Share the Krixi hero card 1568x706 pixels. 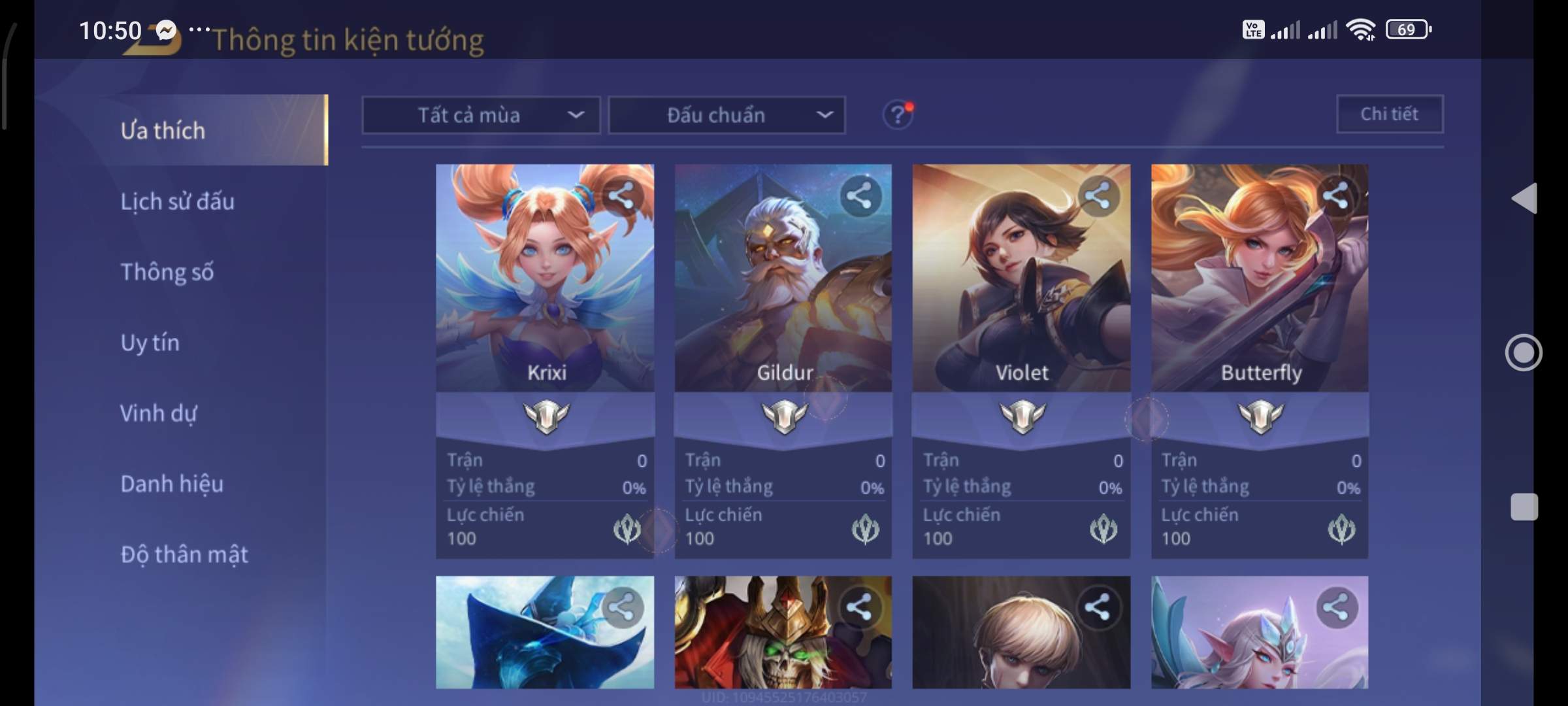coord(621,195)
